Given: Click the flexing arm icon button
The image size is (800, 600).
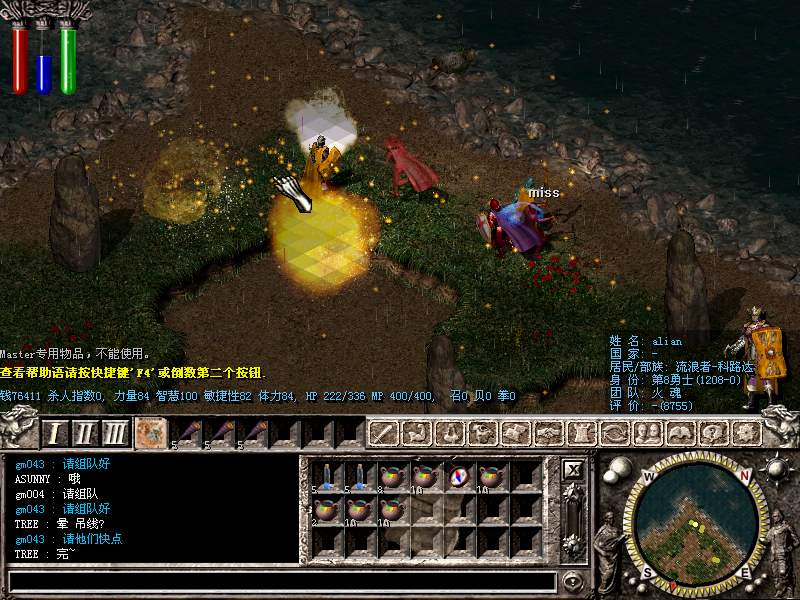Looking at the screenshot, I should point(417,433).
